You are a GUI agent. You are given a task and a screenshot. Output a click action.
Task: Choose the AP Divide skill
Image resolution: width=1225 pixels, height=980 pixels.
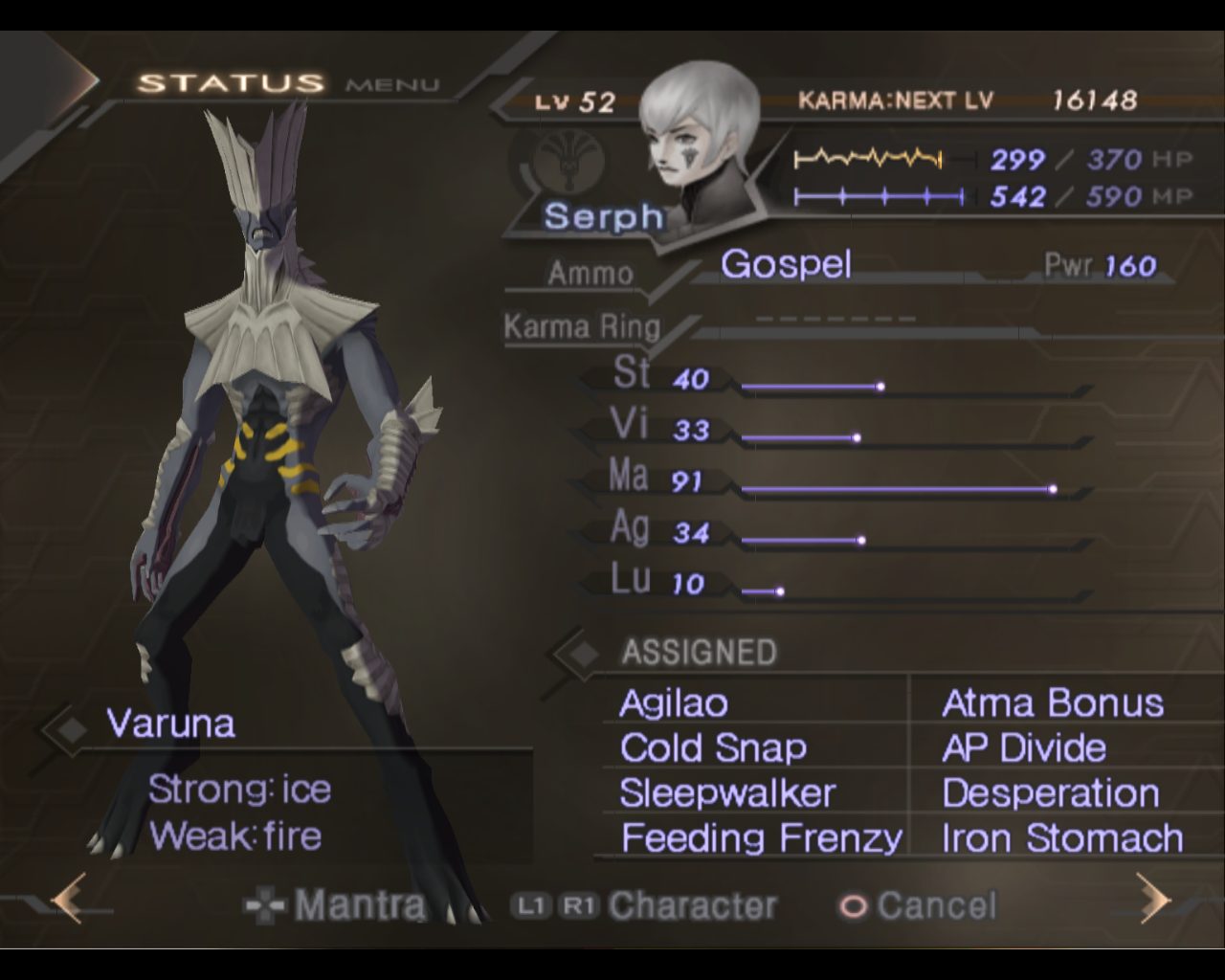pos(1024,748)
